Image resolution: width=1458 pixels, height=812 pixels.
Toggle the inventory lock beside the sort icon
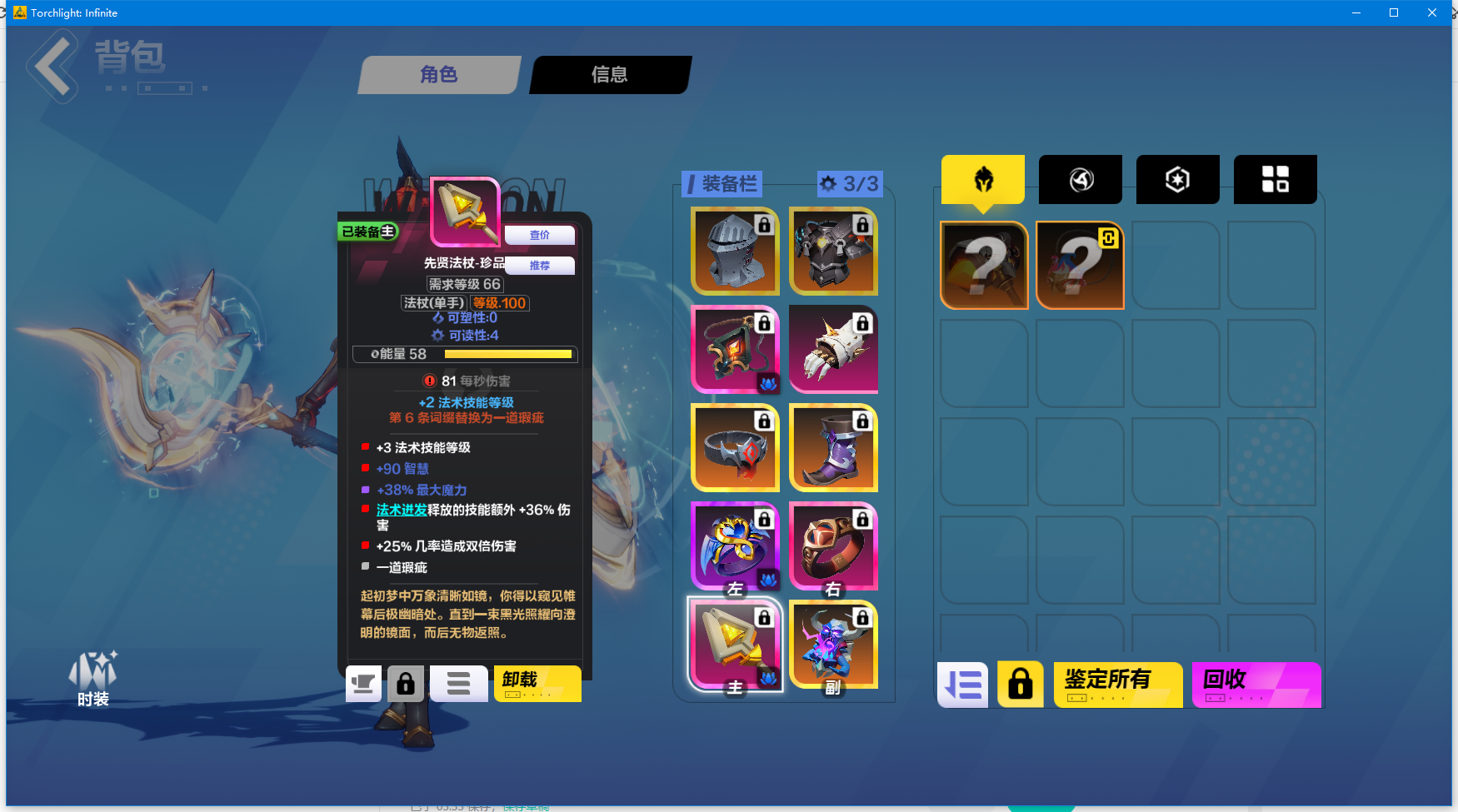coord(1020,684)
